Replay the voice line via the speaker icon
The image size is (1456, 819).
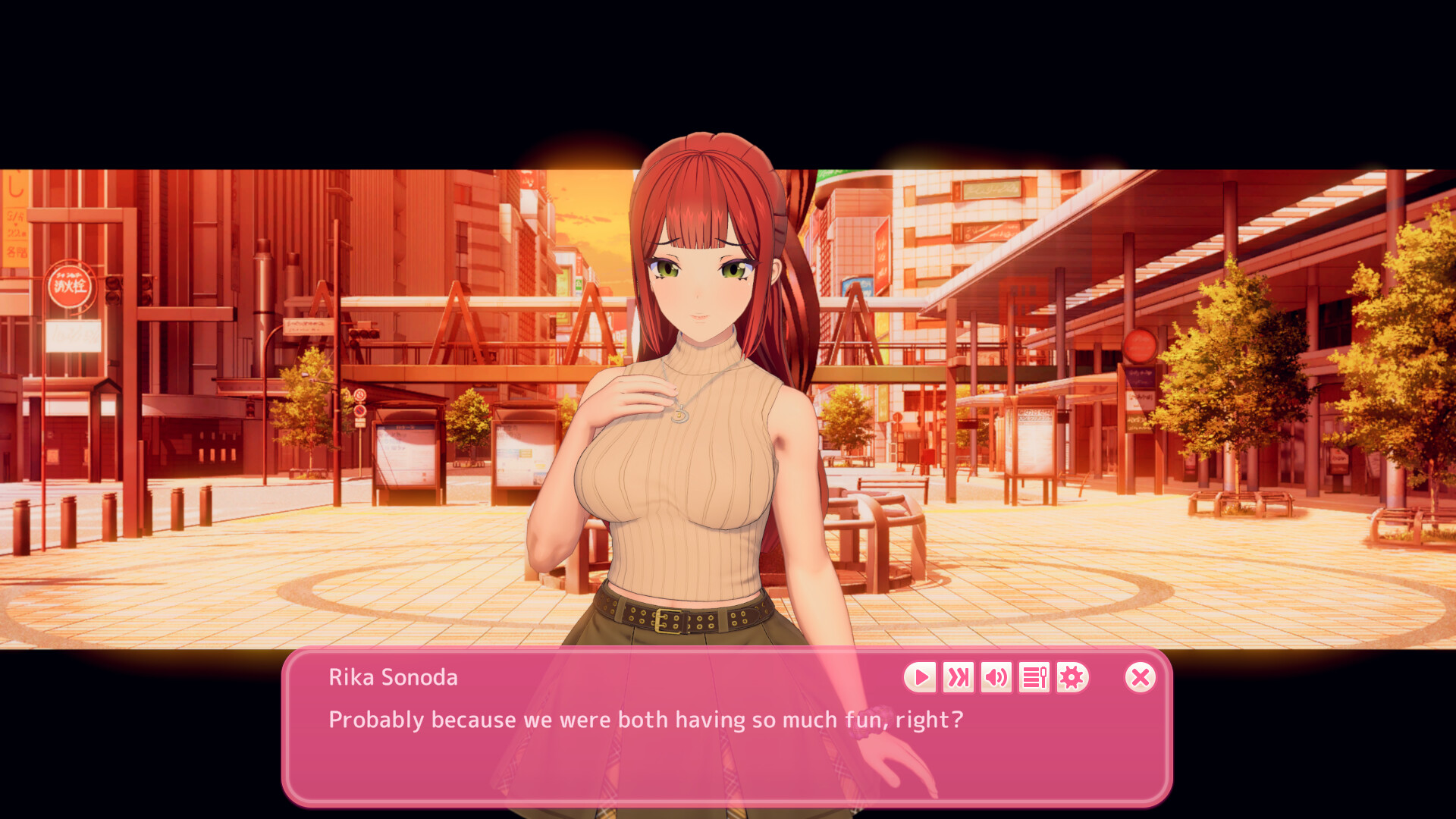996,677
